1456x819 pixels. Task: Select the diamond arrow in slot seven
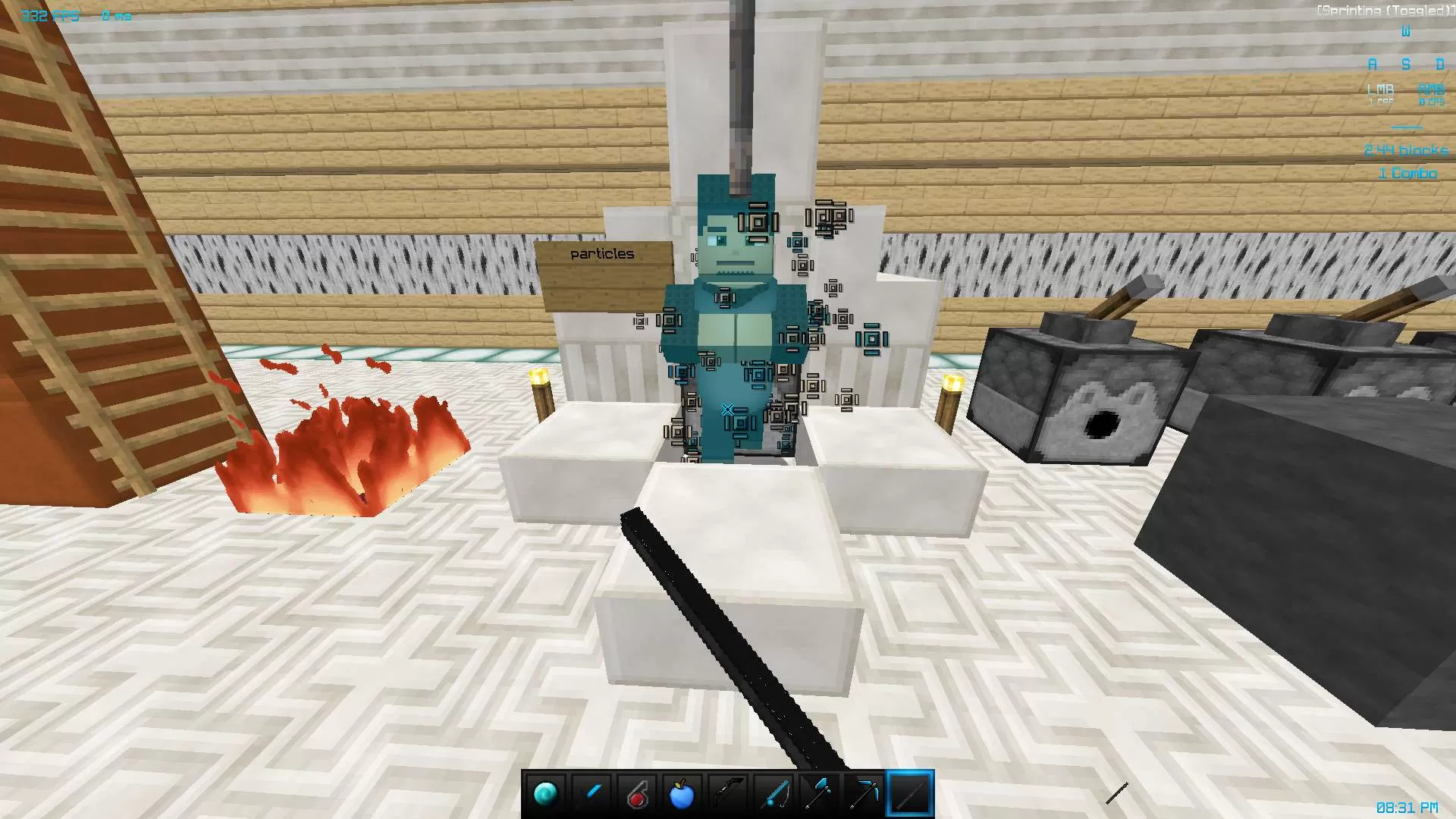click(x=820, y=793)
